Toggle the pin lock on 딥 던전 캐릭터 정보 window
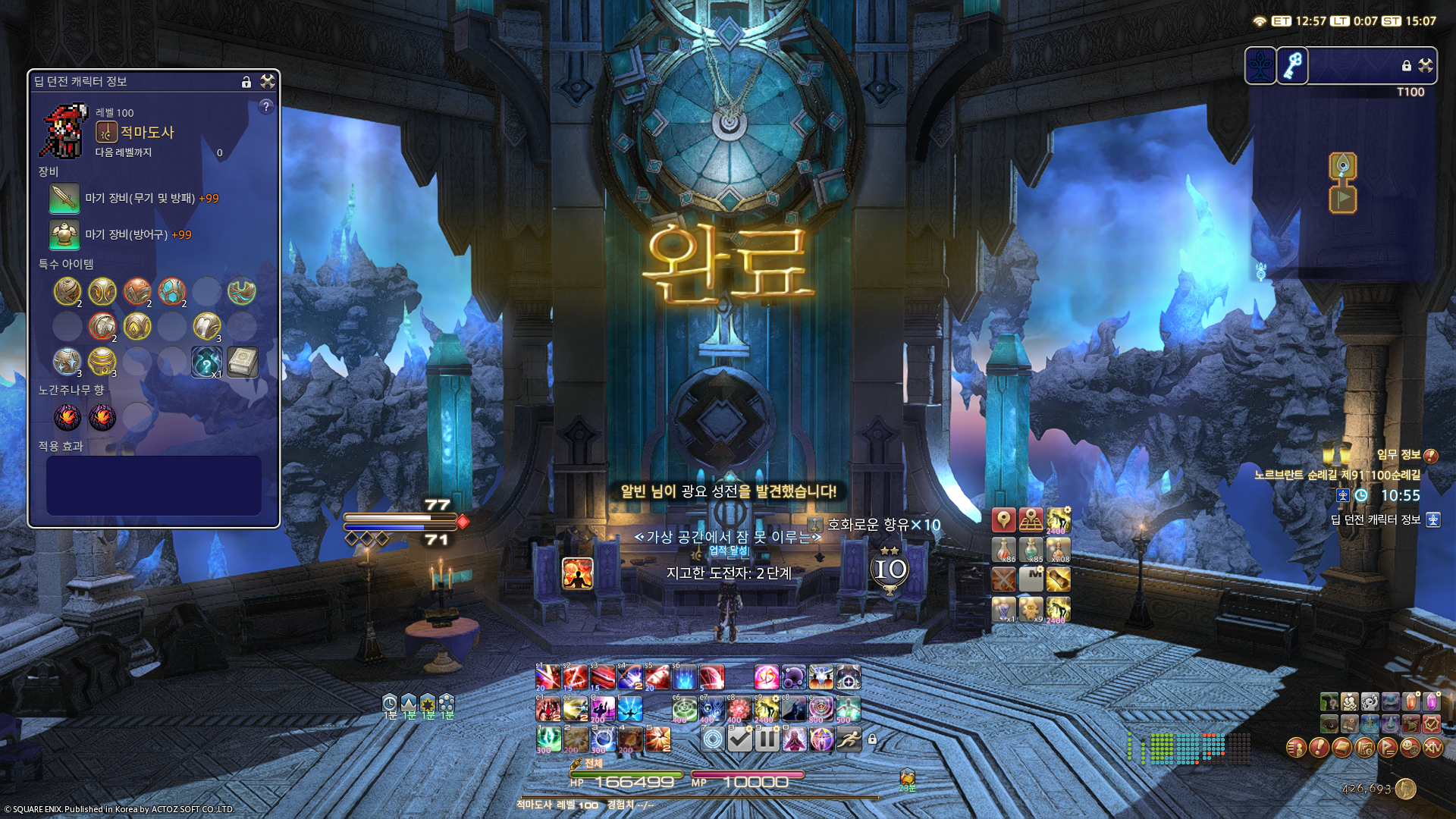 [x=246, y=83]
